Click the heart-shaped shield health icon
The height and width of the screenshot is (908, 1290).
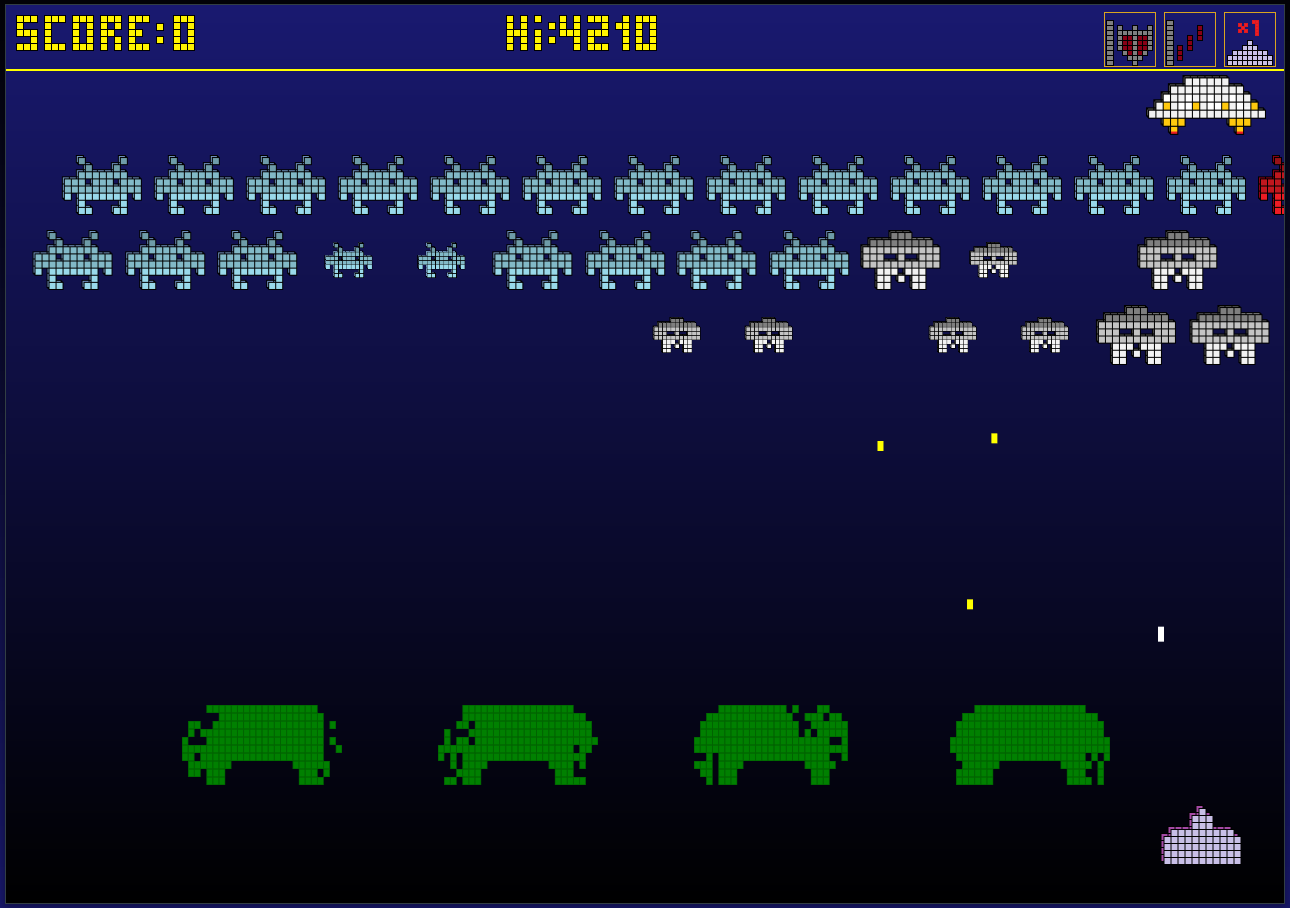[x=1130, y=40]
